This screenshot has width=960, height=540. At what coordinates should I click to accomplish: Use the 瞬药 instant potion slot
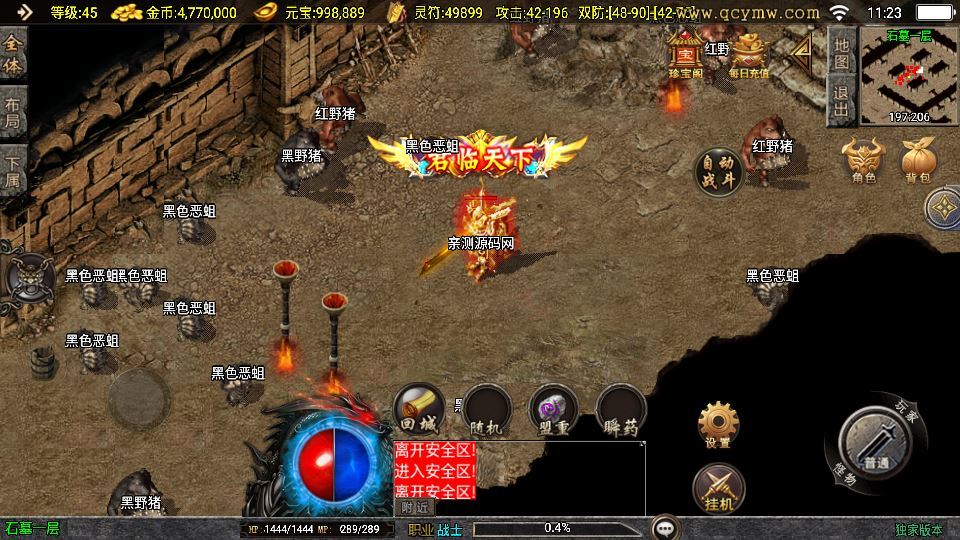(621, 410)
